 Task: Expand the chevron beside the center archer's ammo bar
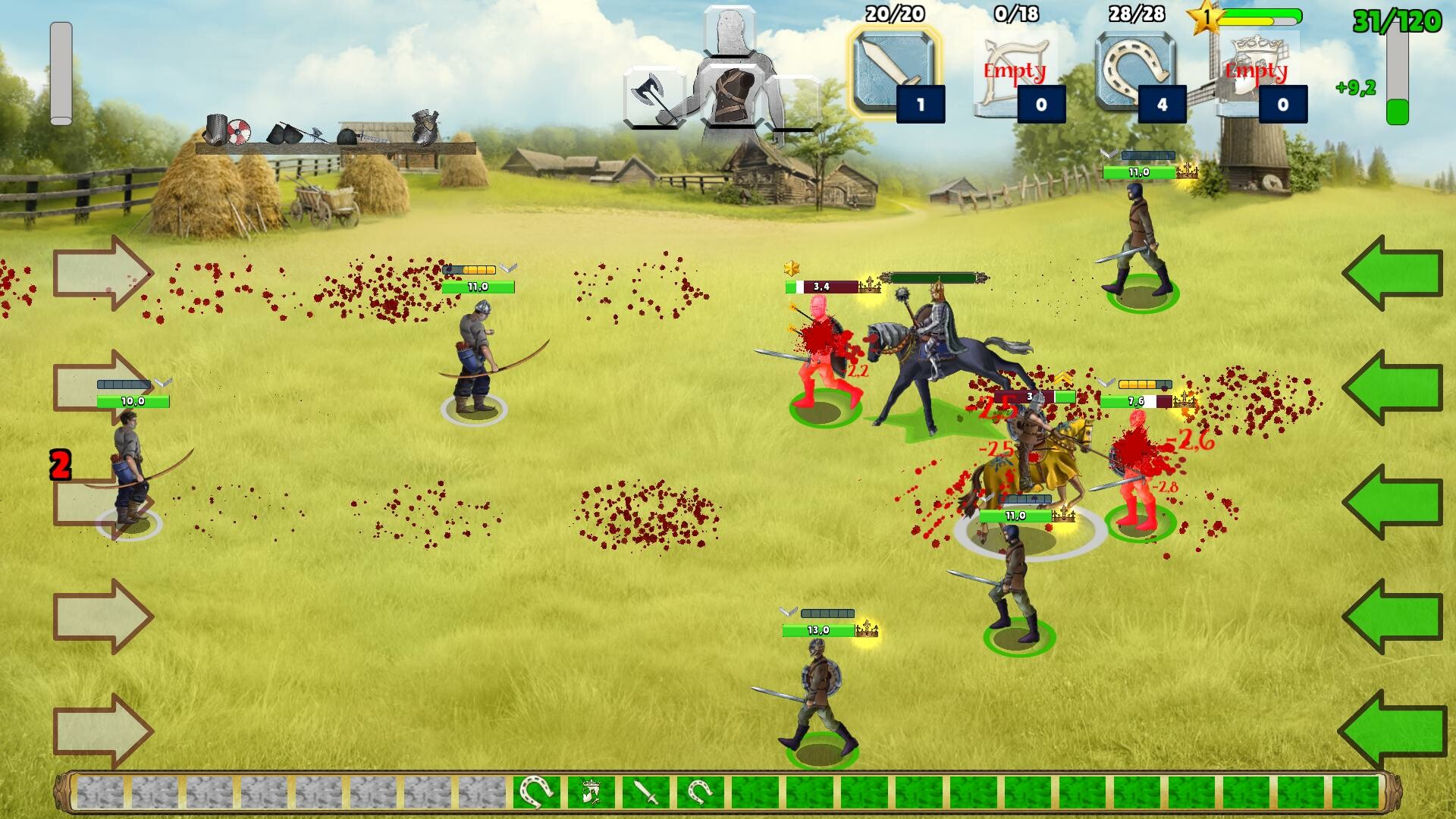(507, 267)
